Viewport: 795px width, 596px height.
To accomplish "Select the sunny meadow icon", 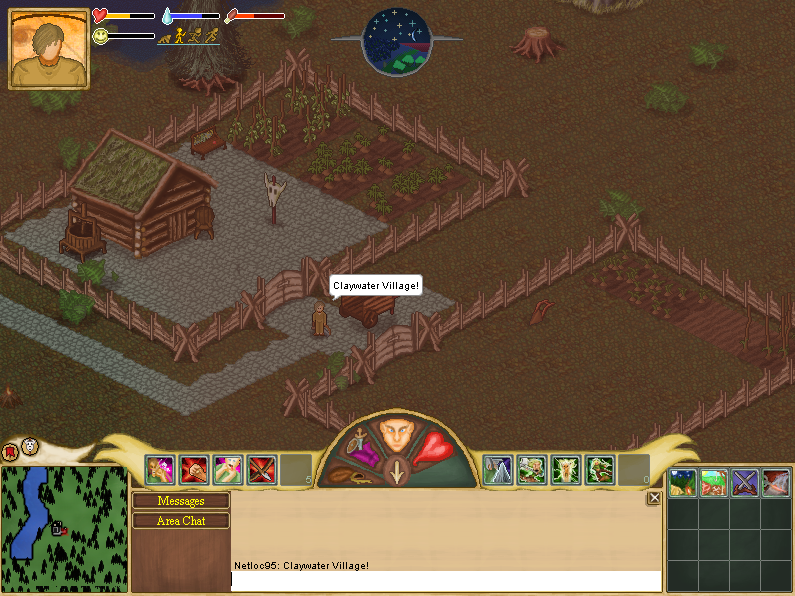I will tap(714, 483).
